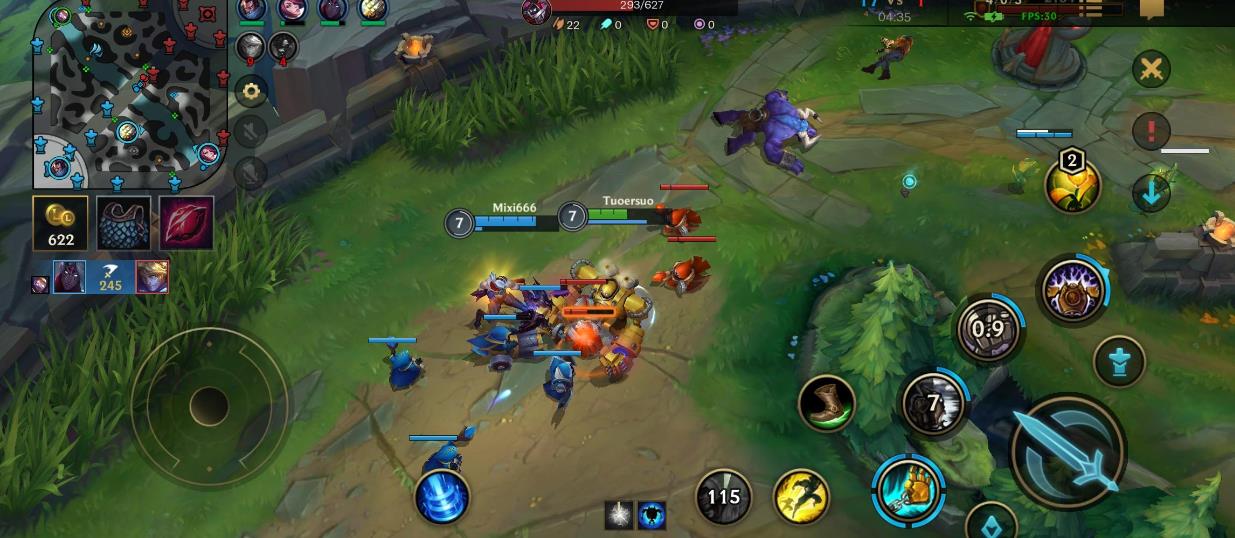Open the shop via the 622 gold button
Image resolution: width=1235 pixels, height=538 pixels.
click(60, 223)
